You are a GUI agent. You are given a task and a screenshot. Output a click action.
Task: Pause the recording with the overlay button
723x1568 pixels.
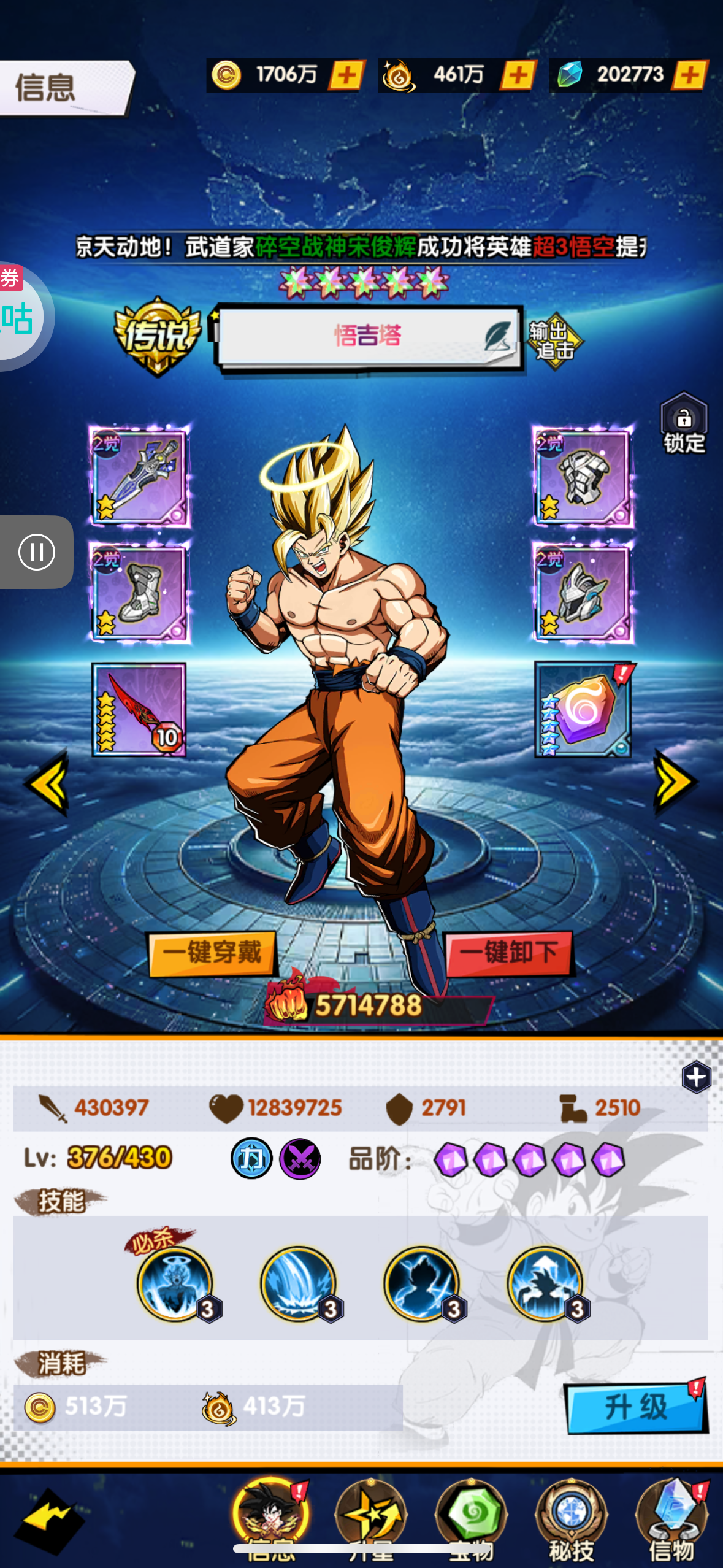(37, 552)
